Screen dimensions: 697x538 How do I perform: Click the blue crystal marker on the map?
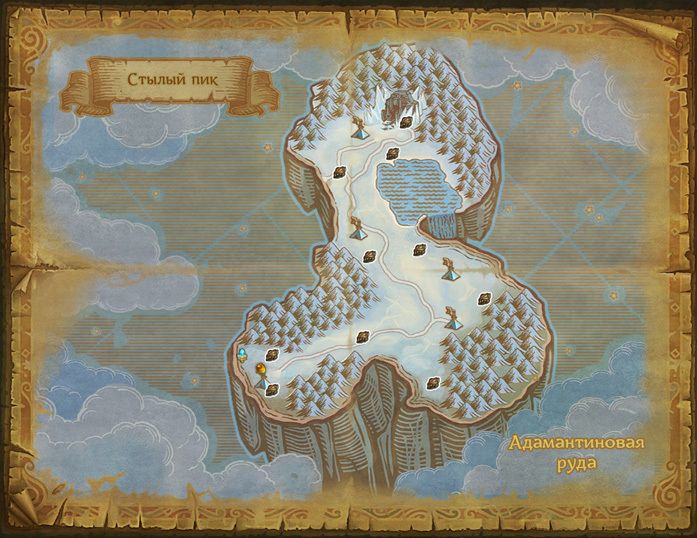click(x=242, y=354)
